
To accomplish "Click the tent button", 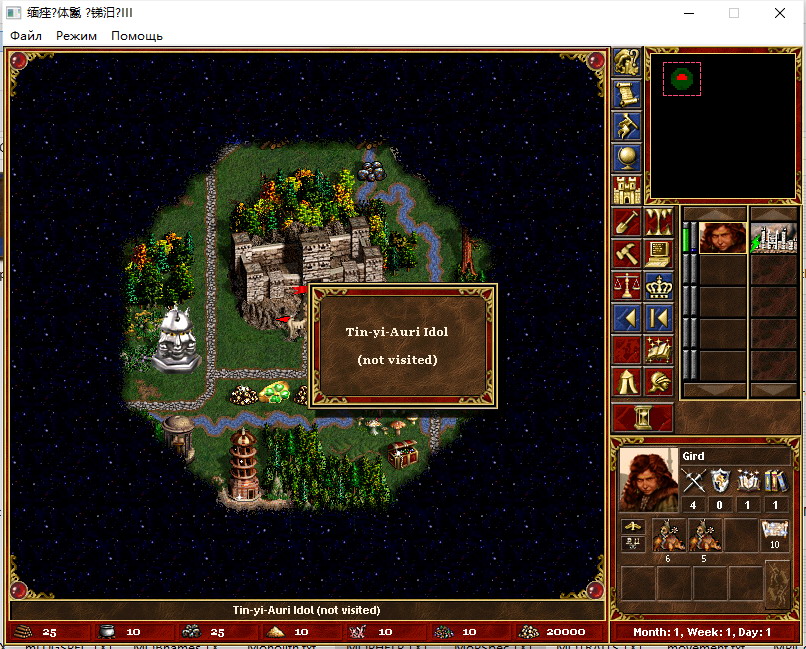I will point(627,381).
